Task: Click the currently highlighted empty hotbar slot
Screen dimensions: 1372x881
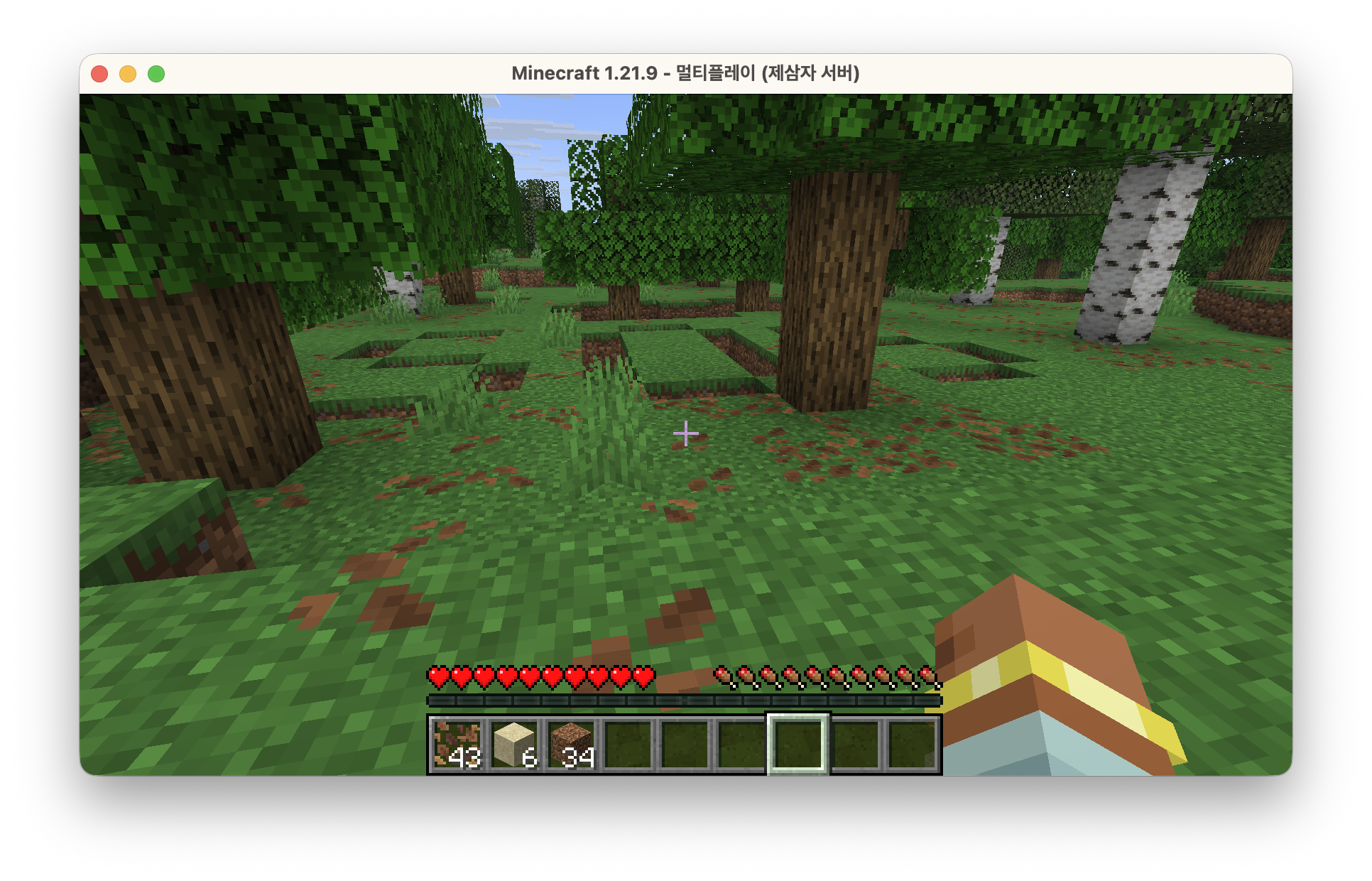Action: [x=798, y=745]
